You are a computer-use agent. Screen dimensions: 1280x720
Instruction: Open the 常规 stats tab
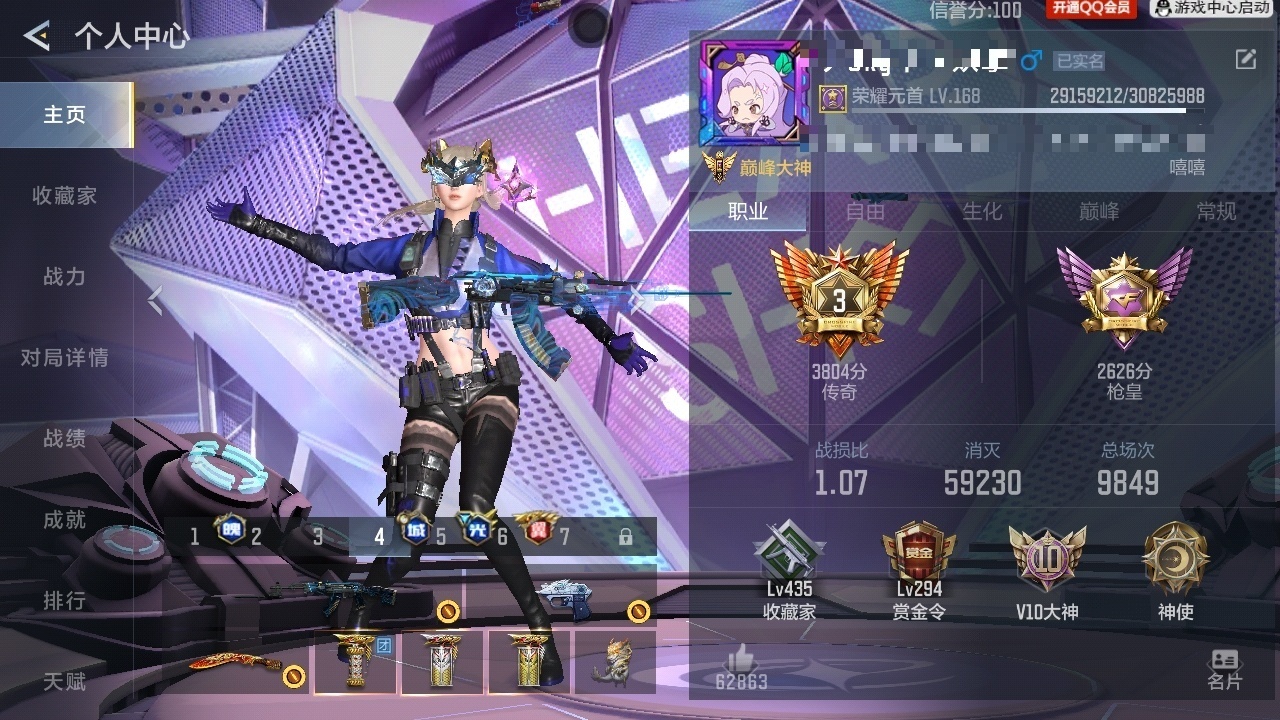[x=1216, y=211]
